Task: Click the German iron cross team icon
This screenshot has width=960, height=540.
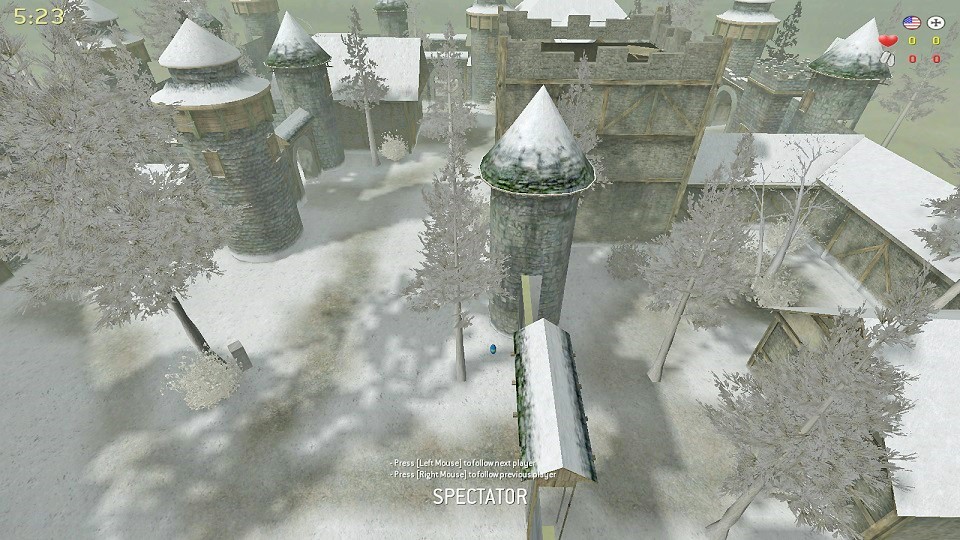Action: (935, 22)
